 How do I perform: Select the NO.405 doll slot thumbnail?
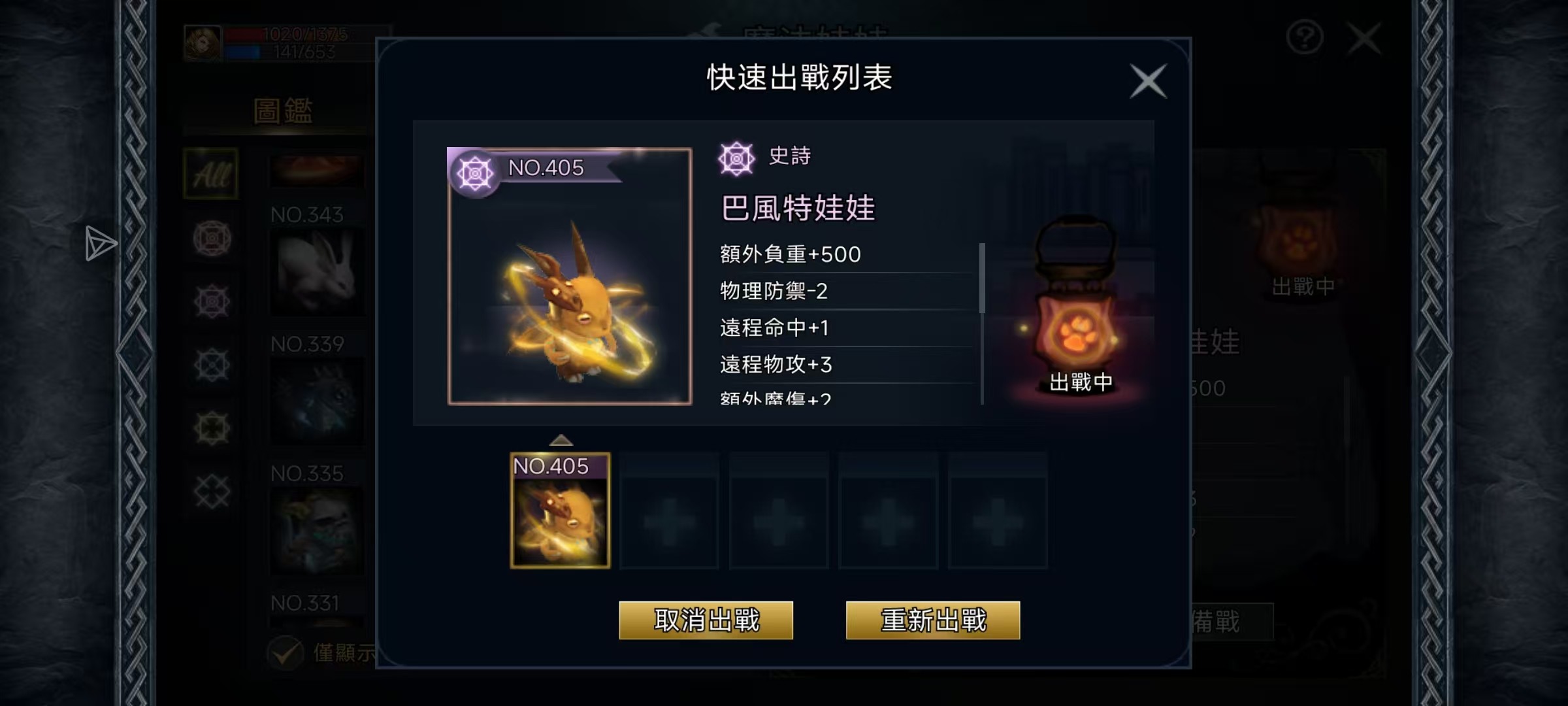560,511
